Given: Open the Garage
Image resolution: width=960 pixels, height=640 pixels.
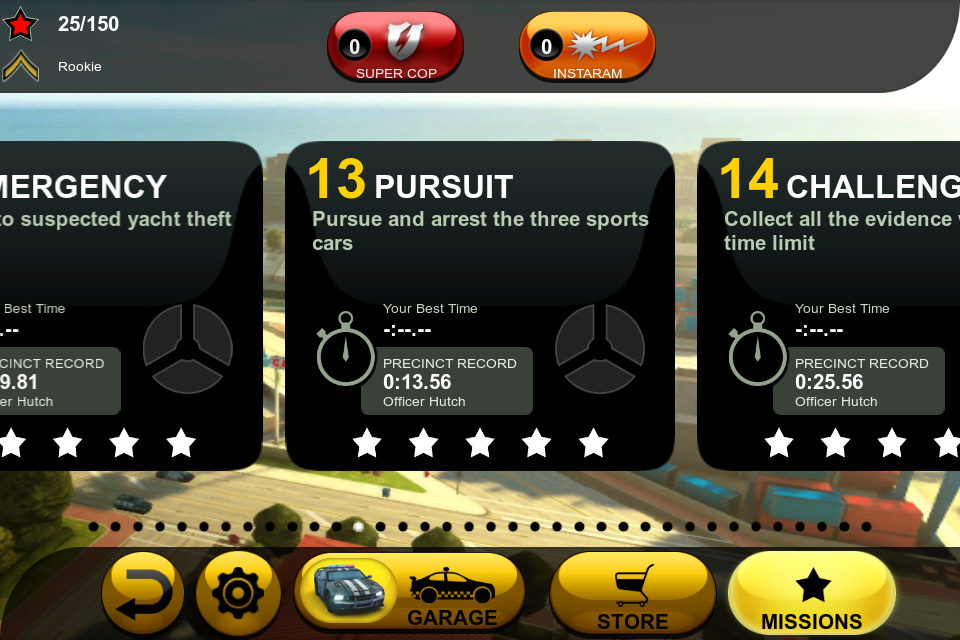Looking at the screenshot, I should [410, 592].
